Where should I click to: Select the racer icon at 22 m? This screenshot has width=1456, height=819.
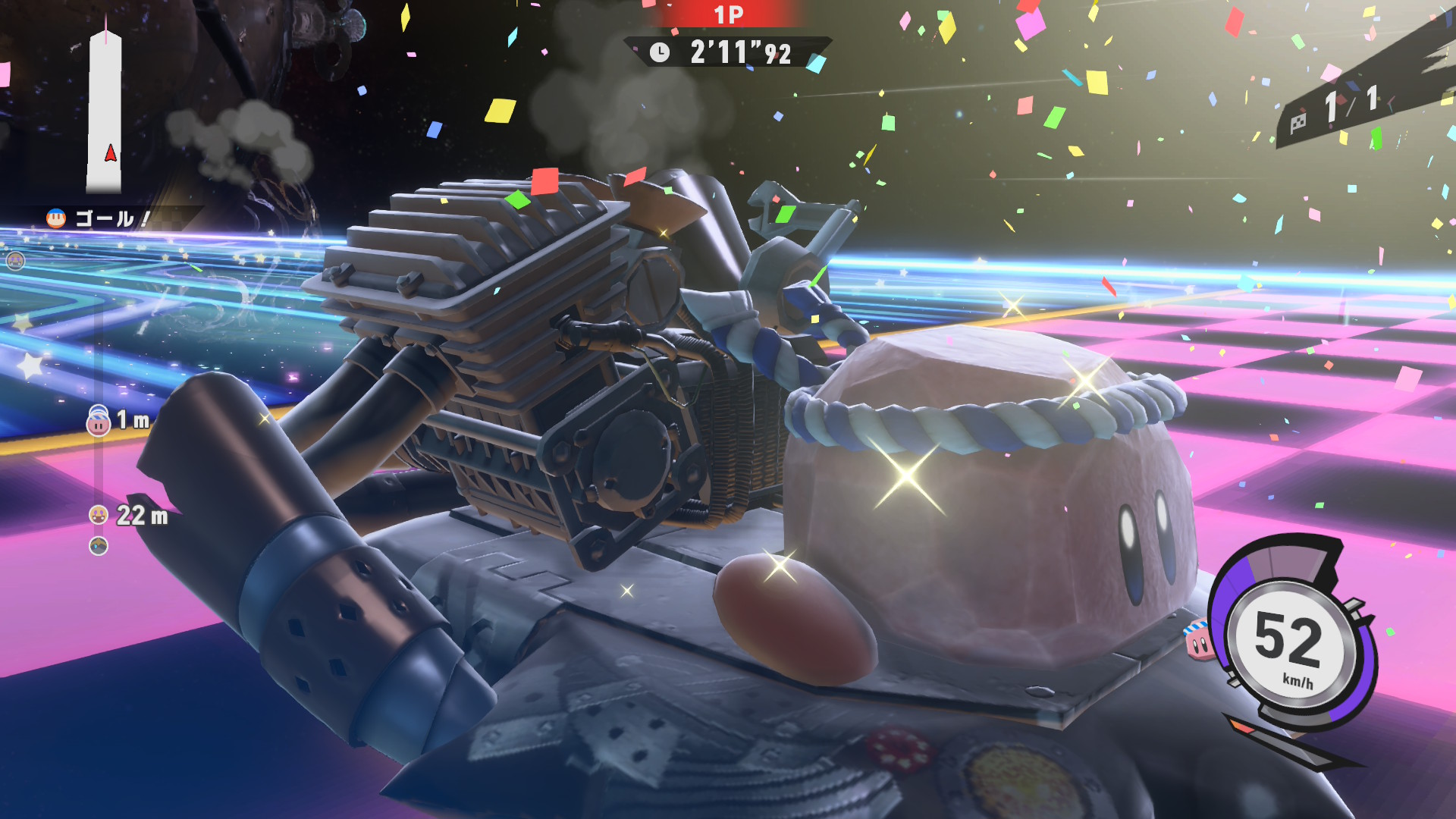click(99, 516)
